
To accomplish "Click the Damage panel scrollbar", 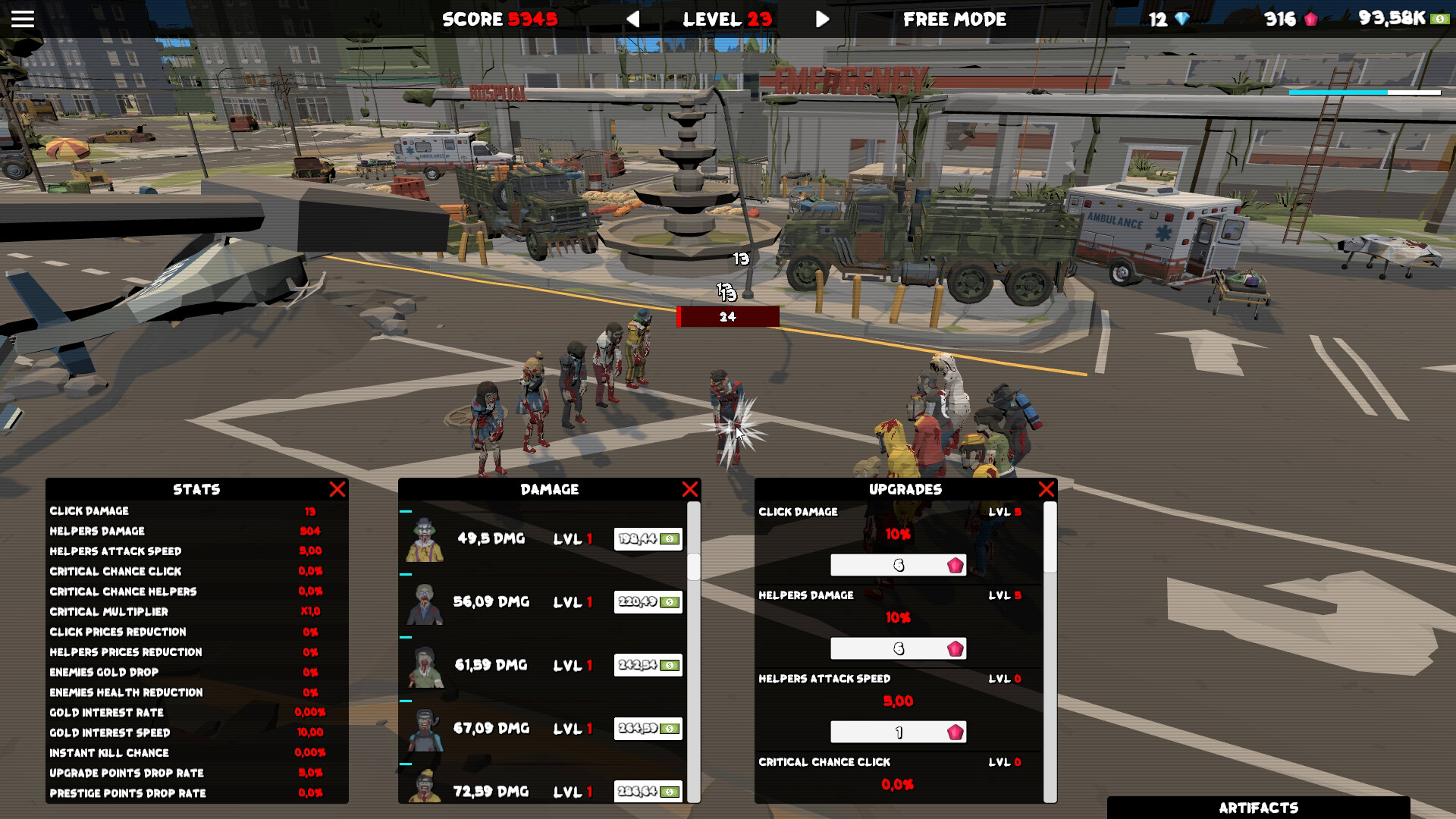I will tap(694, 569).
